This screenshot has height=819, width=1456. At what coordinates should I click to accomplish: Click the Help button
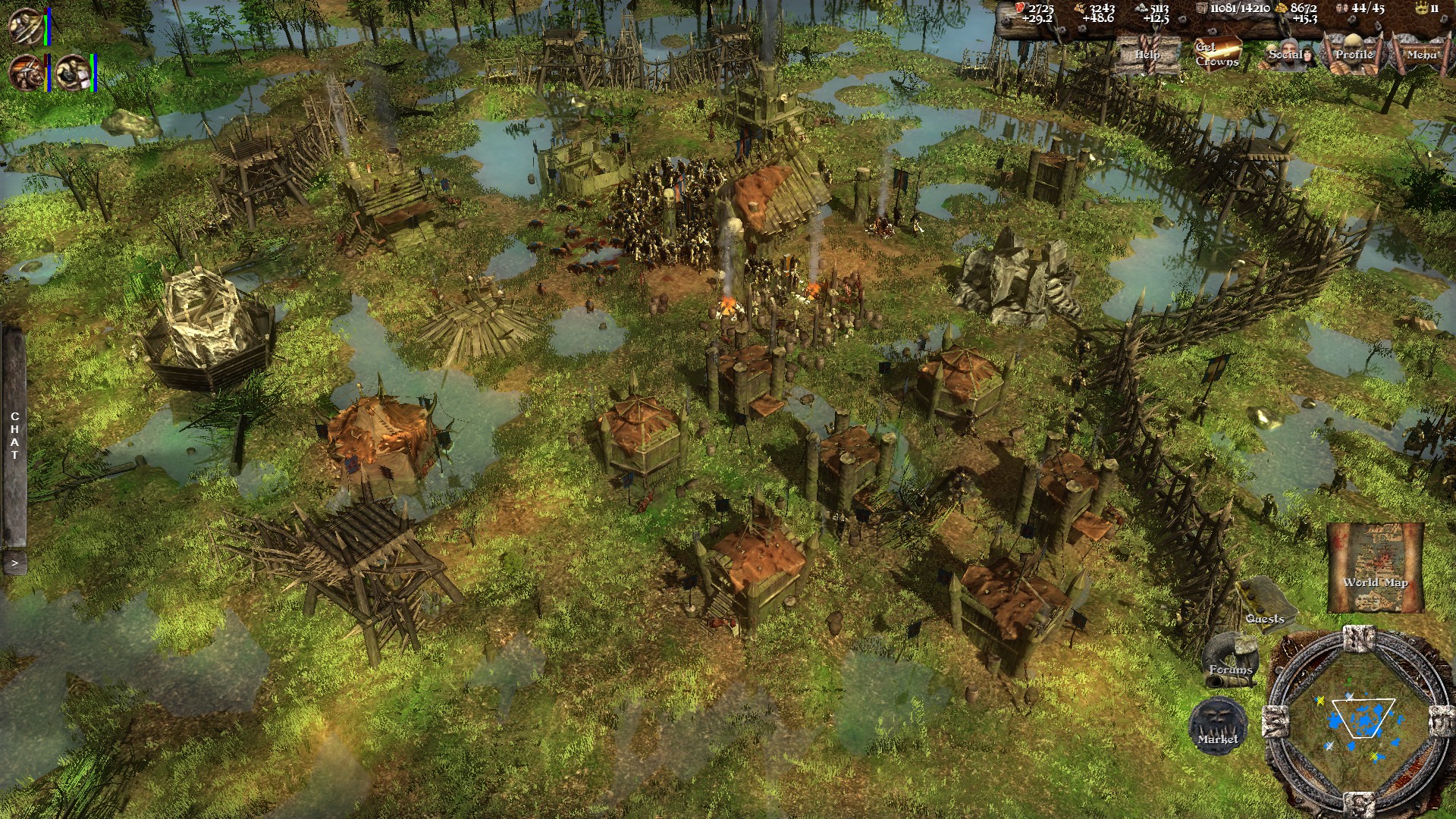click(x=1147, y=55)
